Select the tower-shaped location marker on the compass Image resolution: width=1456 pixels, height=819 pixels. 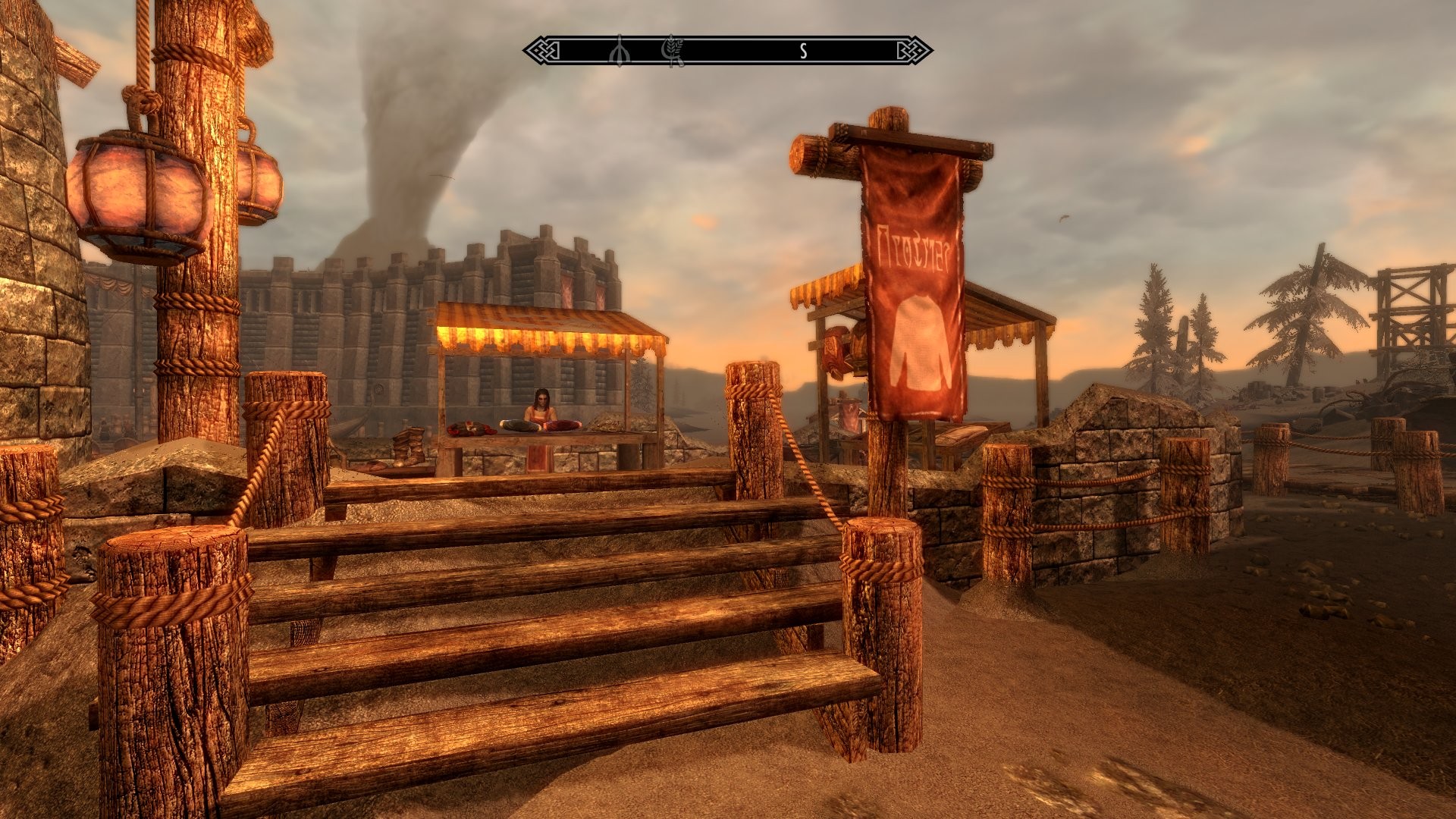620,51
